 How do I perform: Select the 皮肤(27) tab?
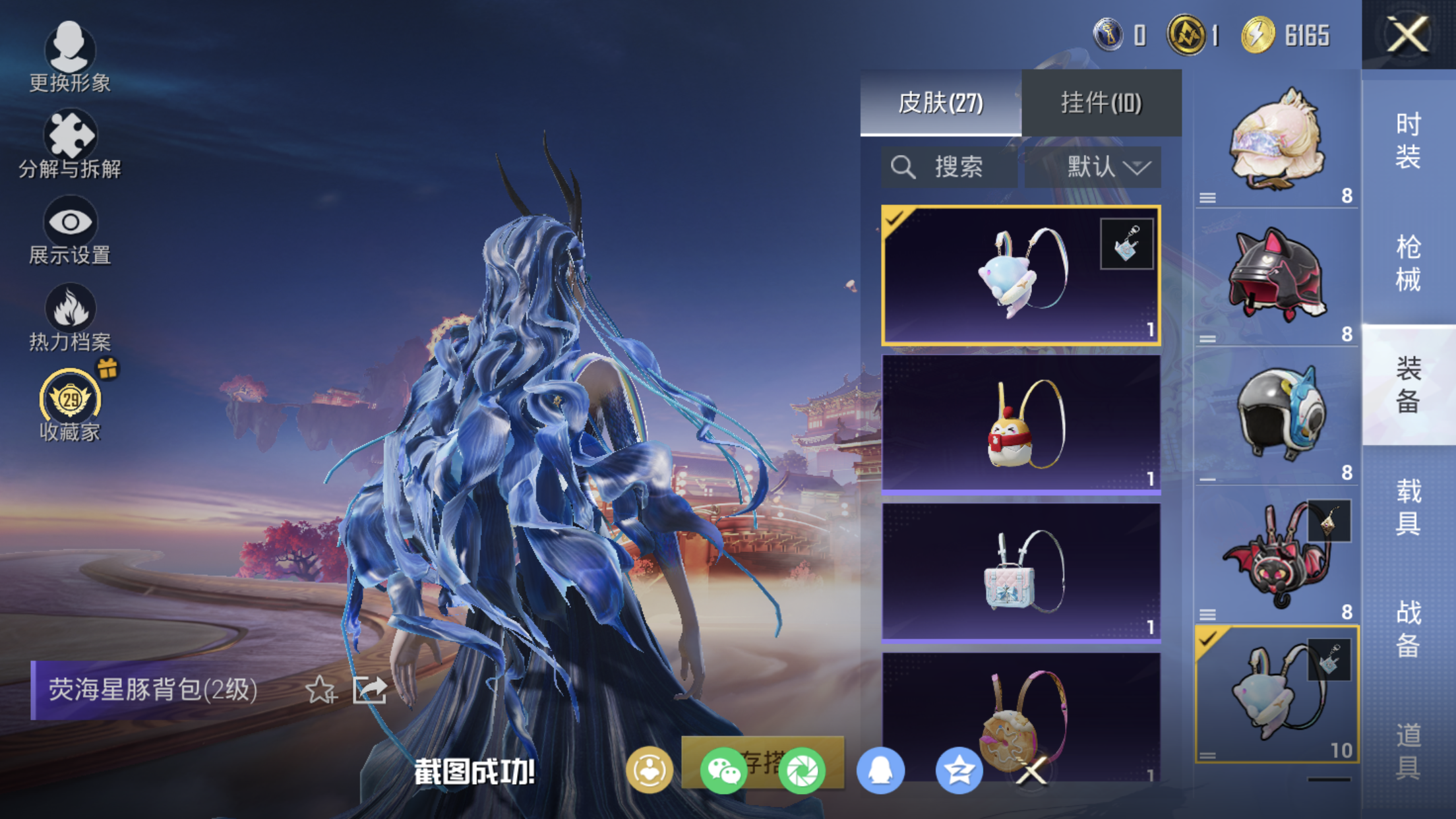click(x=940, y=103)
